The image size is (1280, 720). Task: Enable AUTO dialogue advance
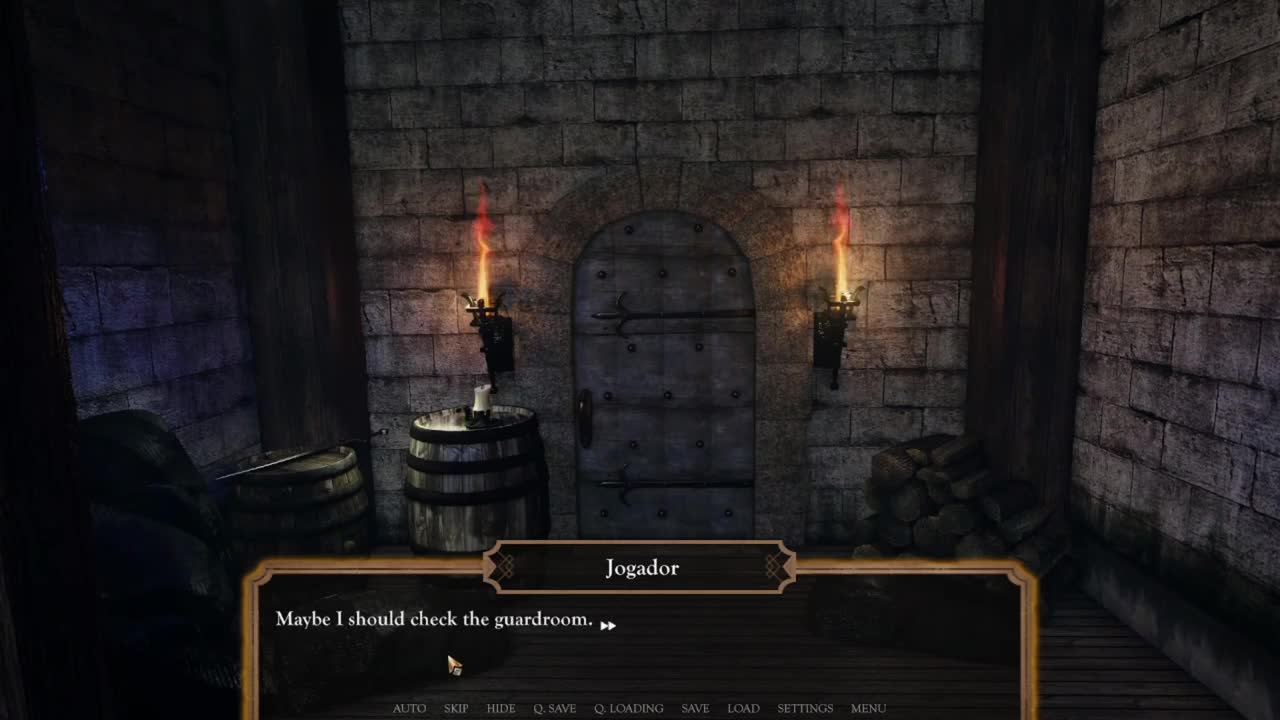coord(409,708)
